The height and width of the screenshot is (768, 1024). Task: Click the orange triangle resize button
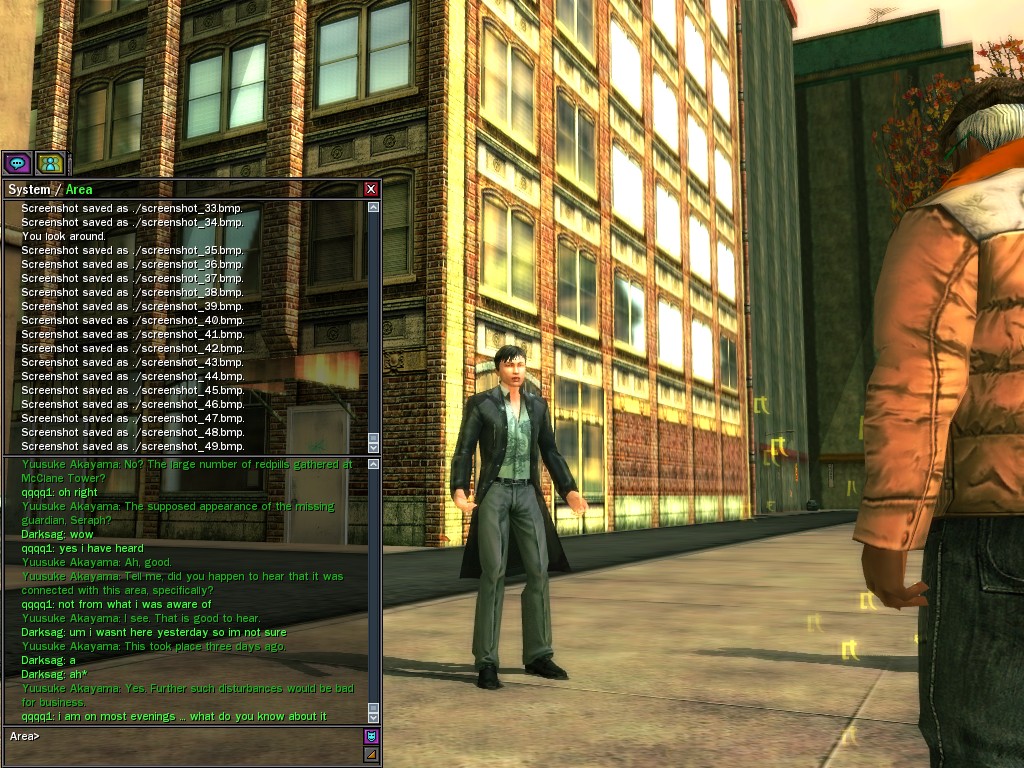click(371, 754)
